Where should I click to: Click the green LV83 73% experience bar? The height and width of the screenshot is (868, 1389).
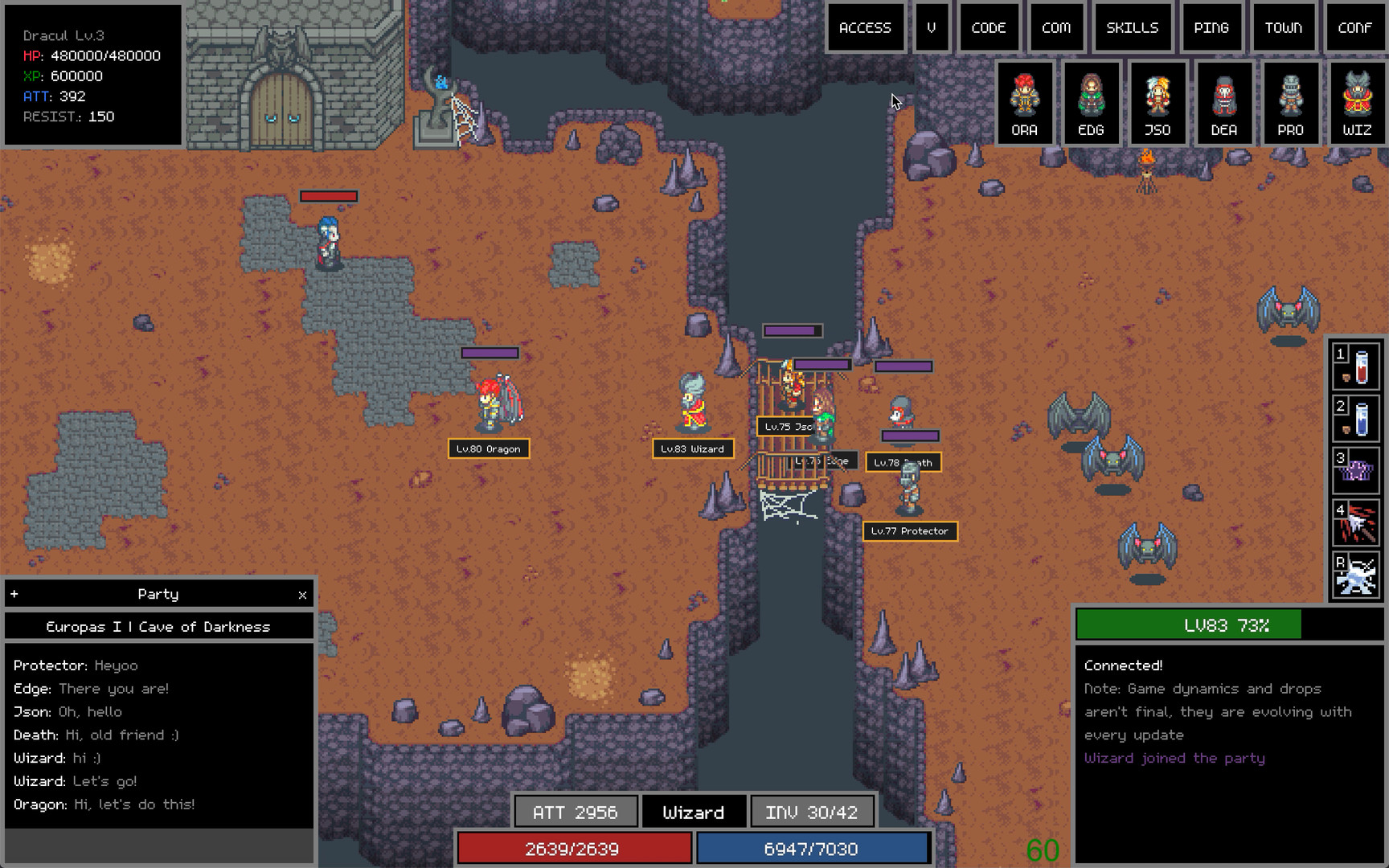pyautogui.click(x=1227, y=624)
